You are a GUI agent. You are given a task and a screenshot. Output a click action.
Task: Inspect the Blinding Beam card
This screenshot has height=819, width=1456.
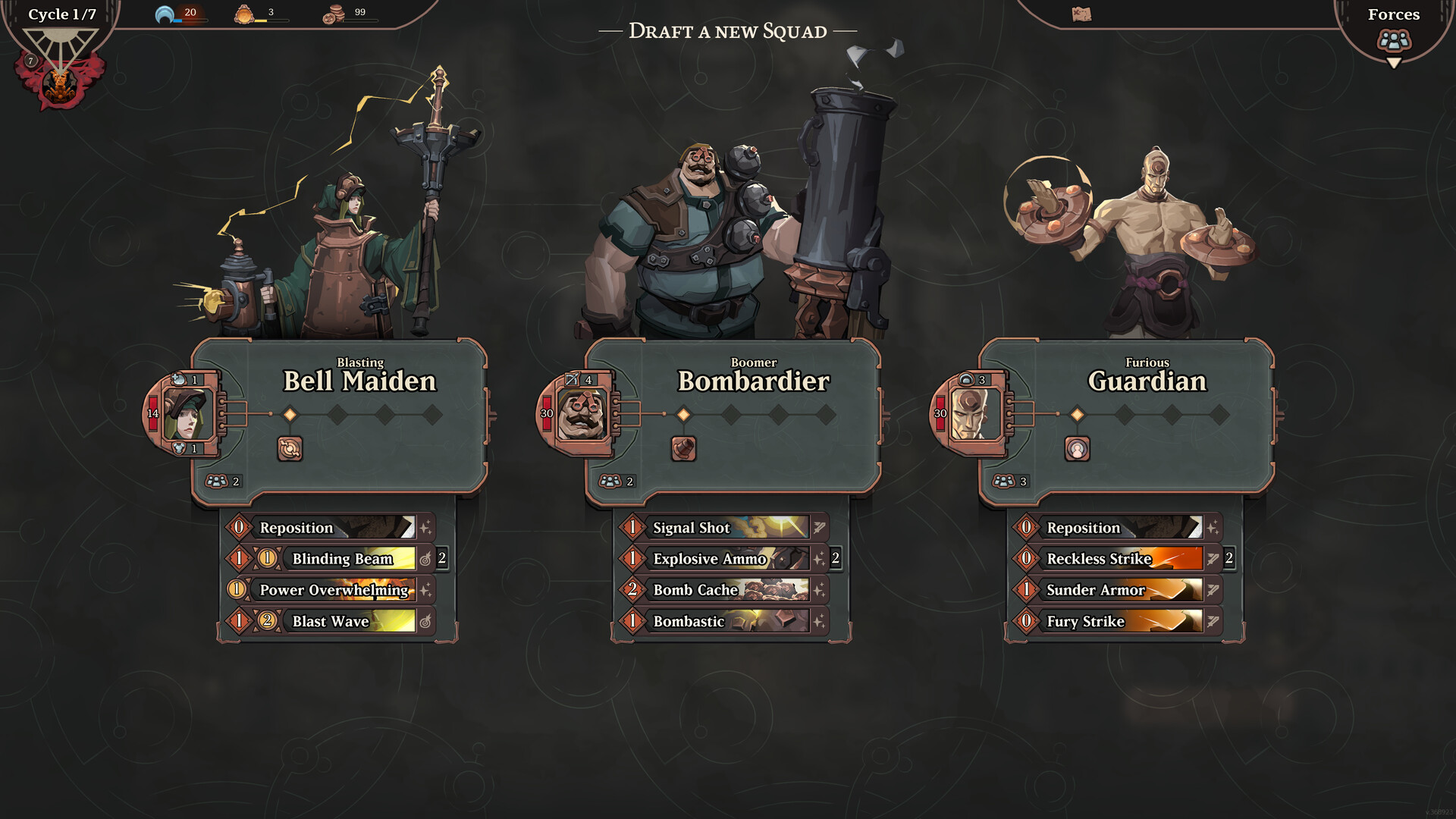pos(343,559)
